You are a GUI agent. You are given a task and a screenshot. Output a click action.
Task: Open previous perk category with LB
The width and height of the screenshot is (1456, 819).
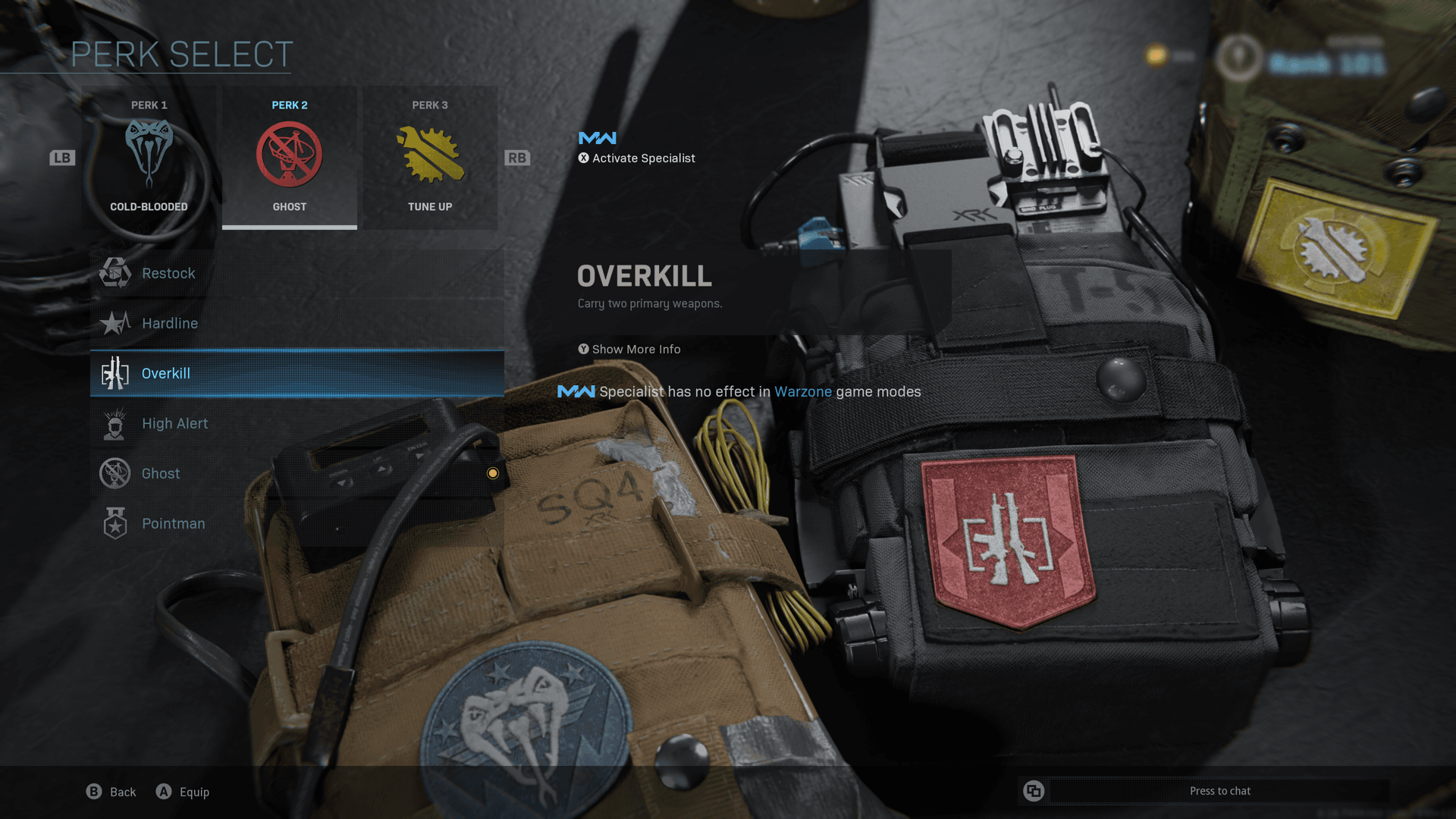click(62, 158)
